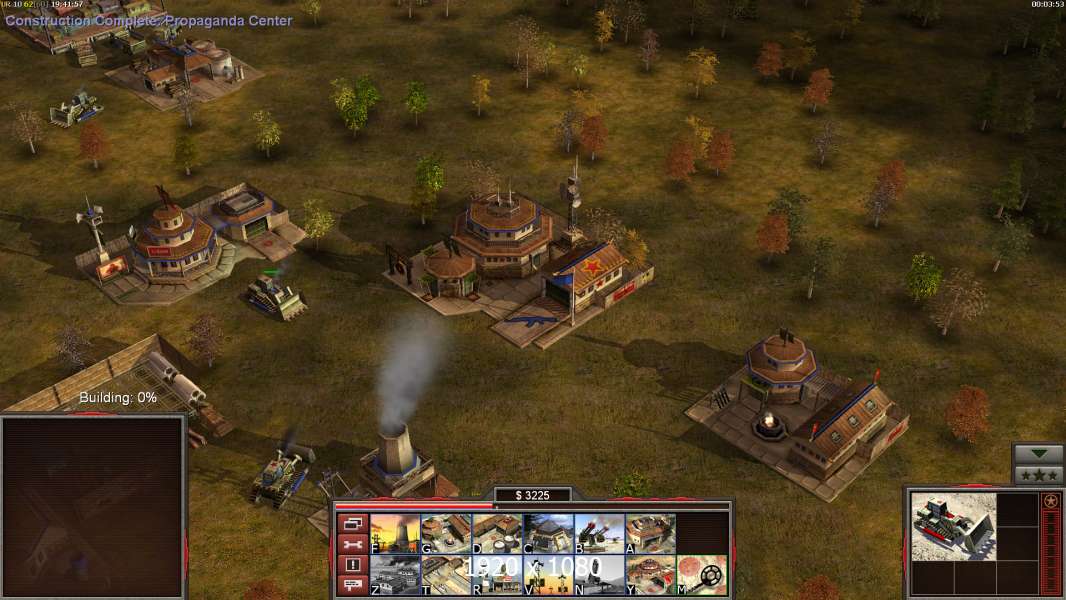The image size is (1066, 600).
Task: Build the supply center with round tanks (D)
Action: tap(497, 534)
